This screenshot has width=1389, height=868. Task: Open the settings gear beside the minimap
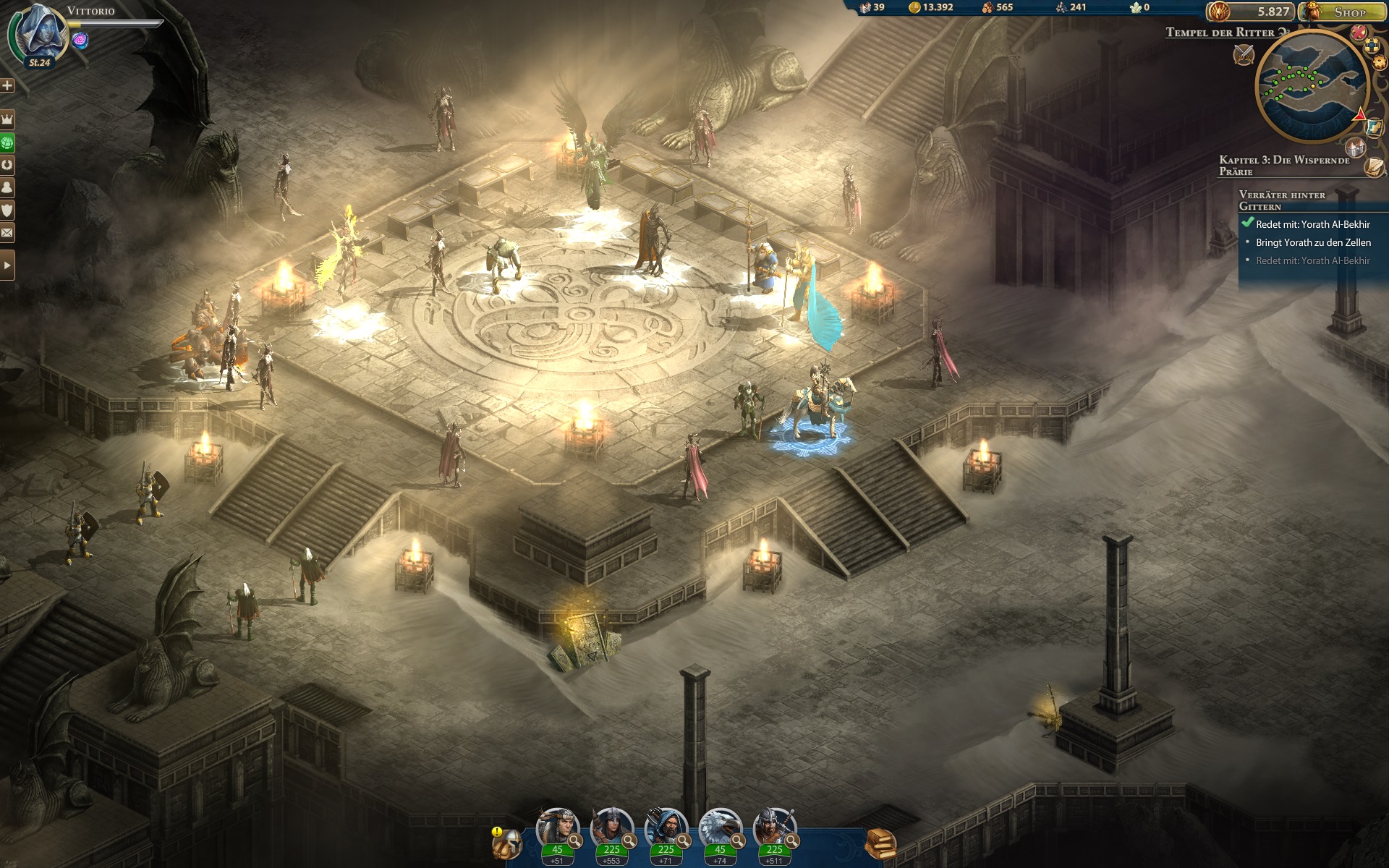tap(1379, 63)
